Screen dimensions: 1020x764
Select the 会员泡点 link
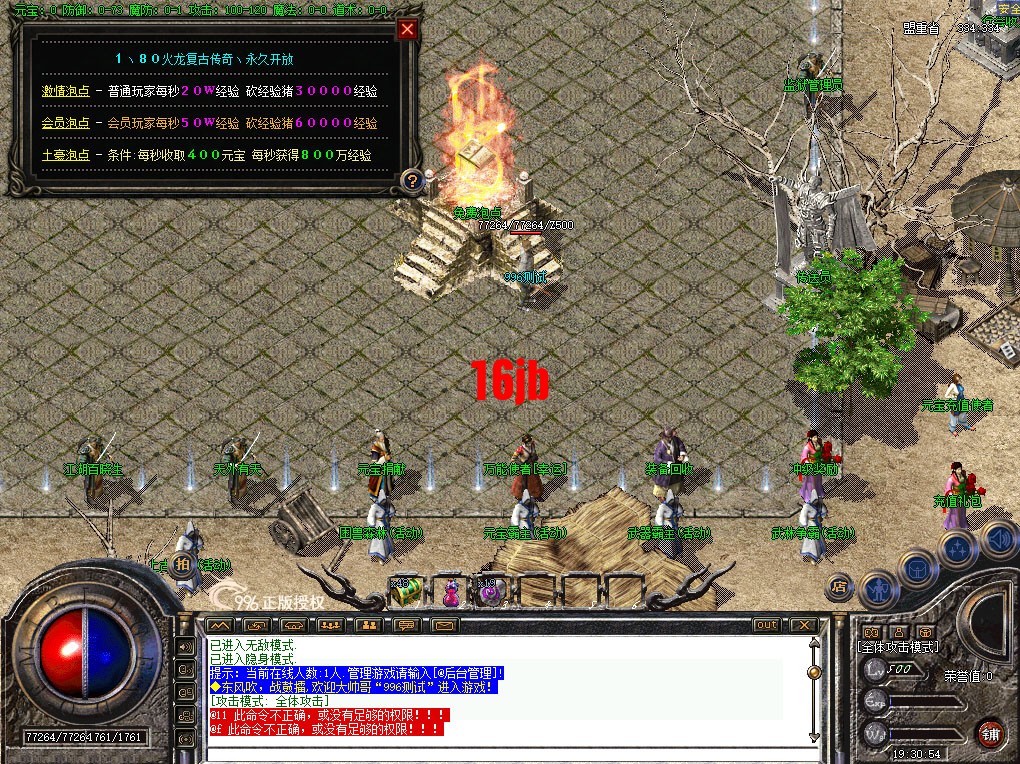tap(65, 123)
